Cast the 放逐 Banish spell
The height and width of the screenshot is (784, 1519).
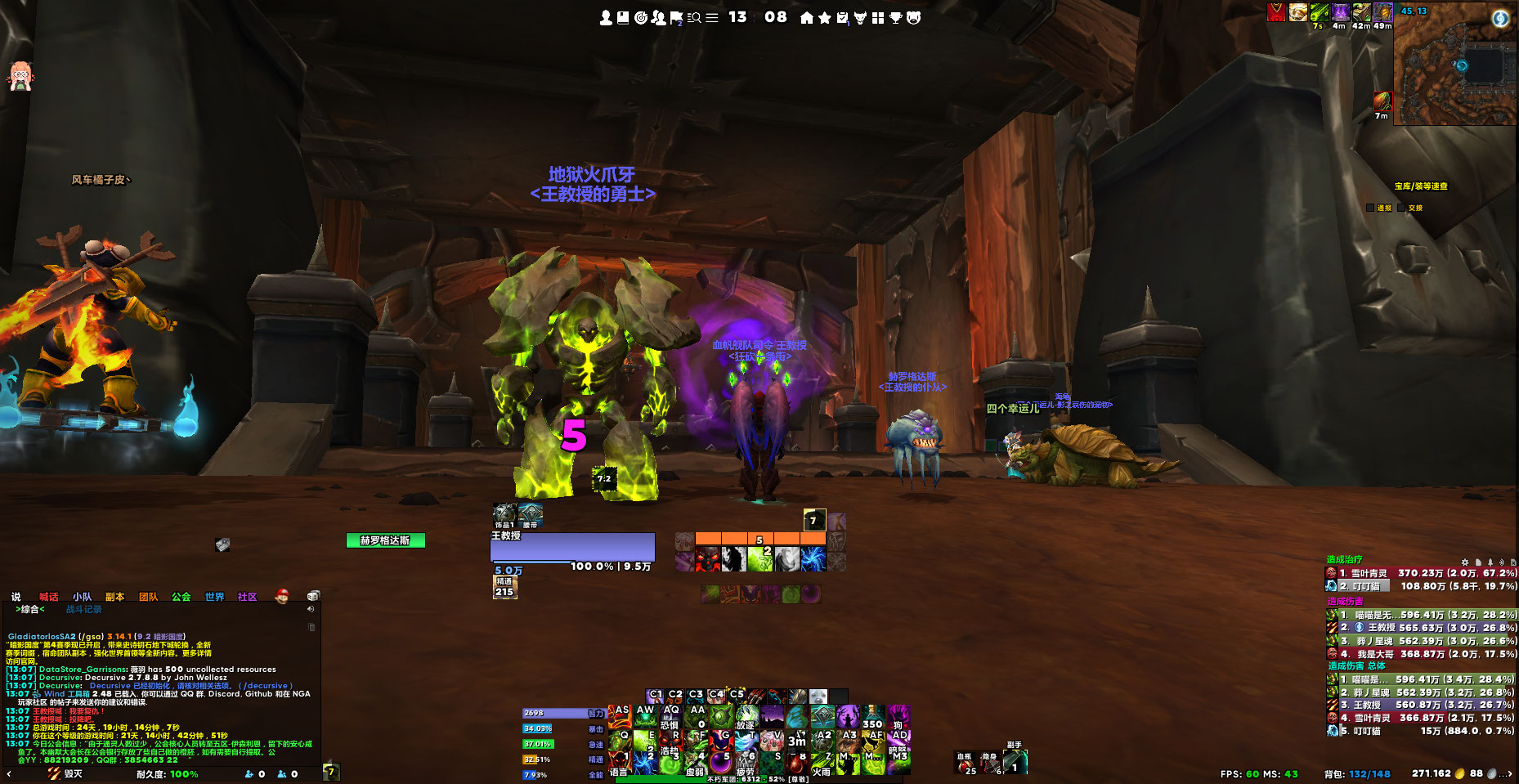(746, 718)
